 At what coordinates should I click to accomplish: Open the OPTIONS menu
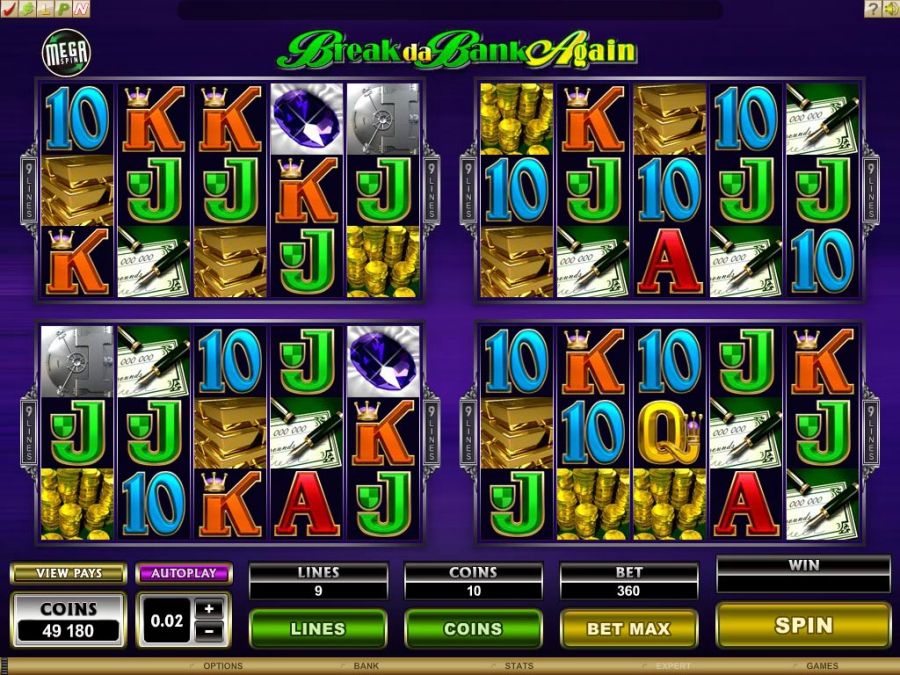(x=222, y=666)
